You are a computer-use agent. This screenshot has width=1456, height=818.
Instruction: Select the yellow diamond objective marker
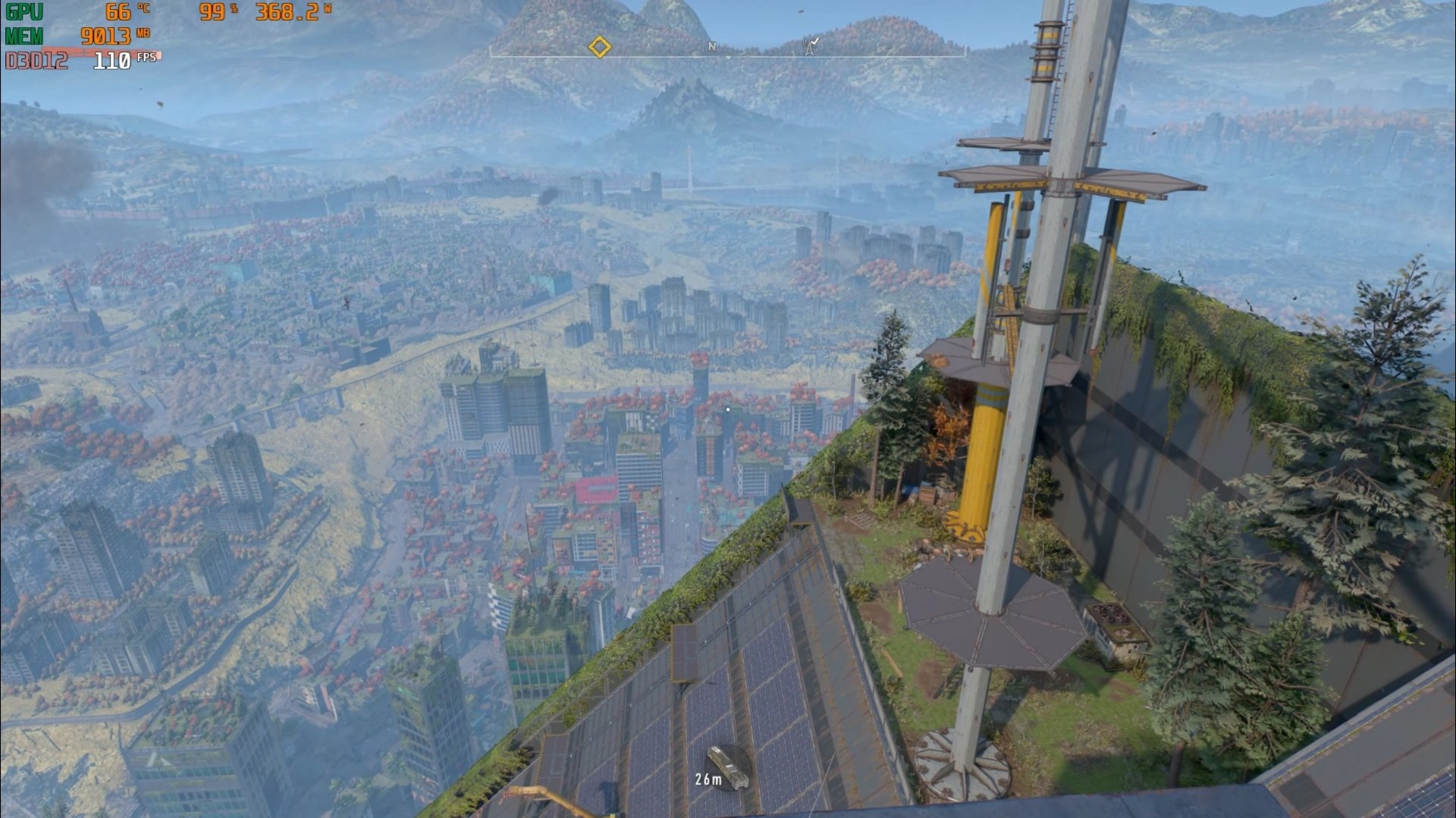point(599,47)
